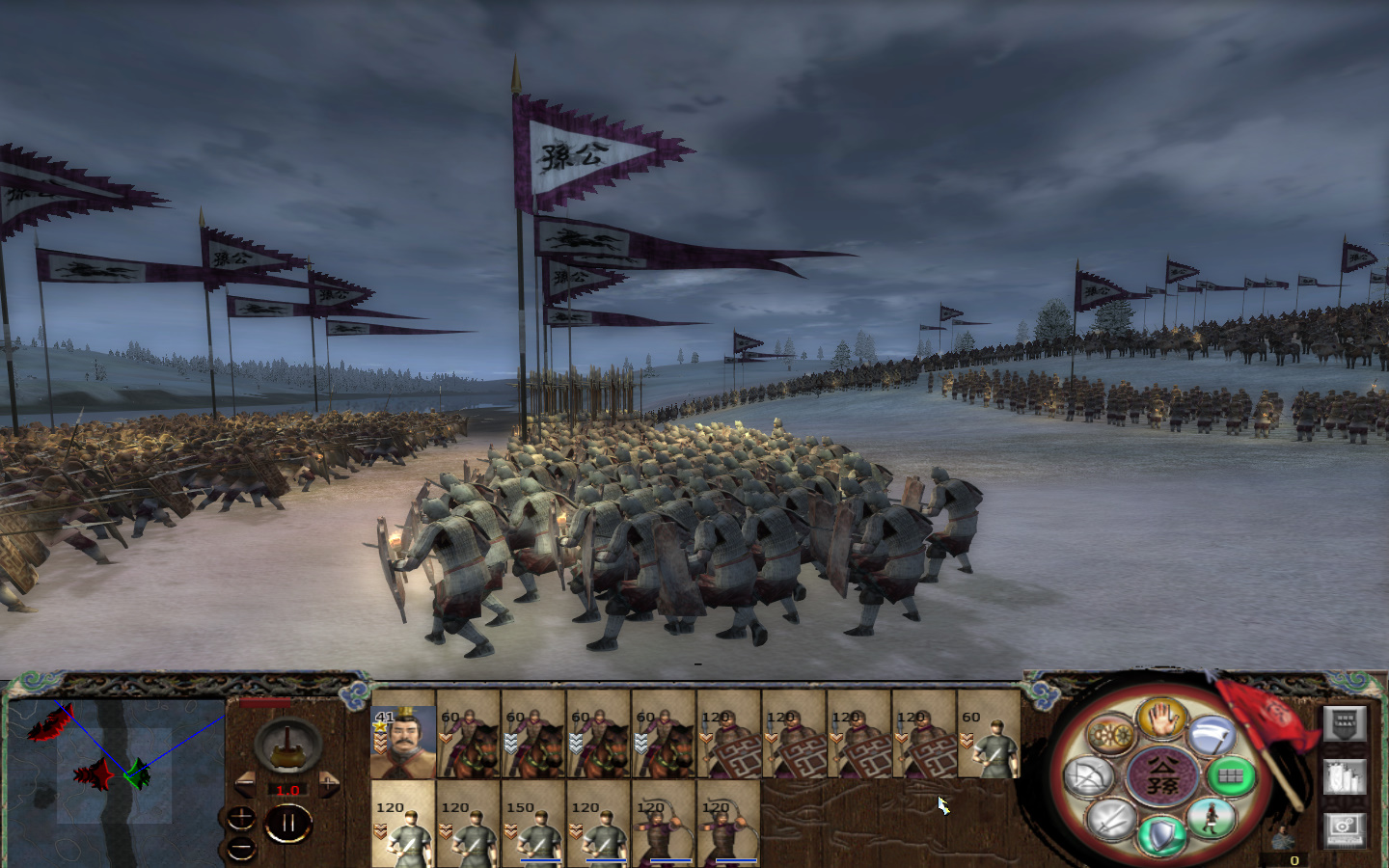The width and height of the screenshot is (1389, 868).
Task: Click the army casualties list icon
Action: pyautogui.click(x=1345, y=776)
